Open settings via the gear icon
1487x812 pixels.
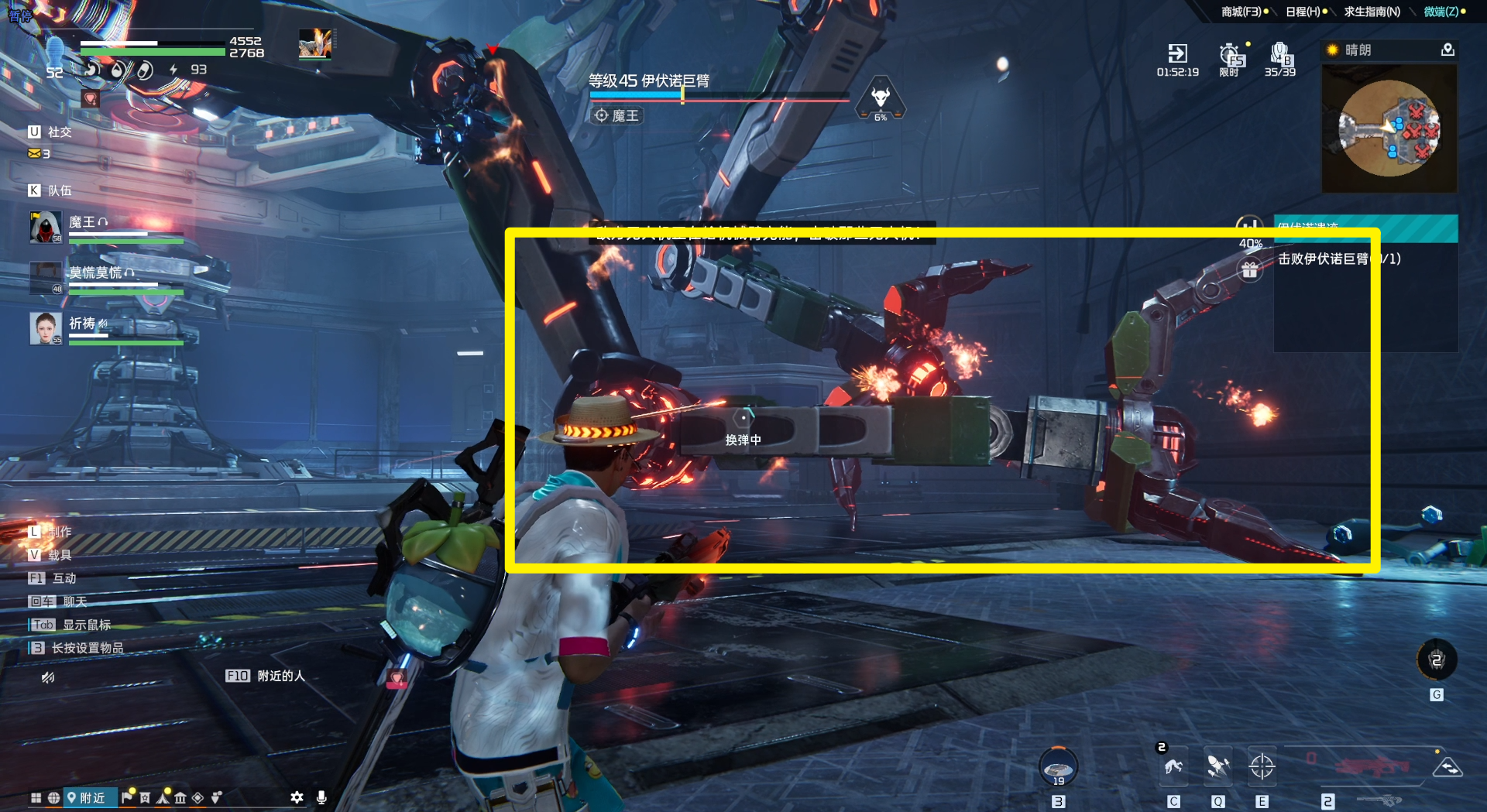coord(297,797)
